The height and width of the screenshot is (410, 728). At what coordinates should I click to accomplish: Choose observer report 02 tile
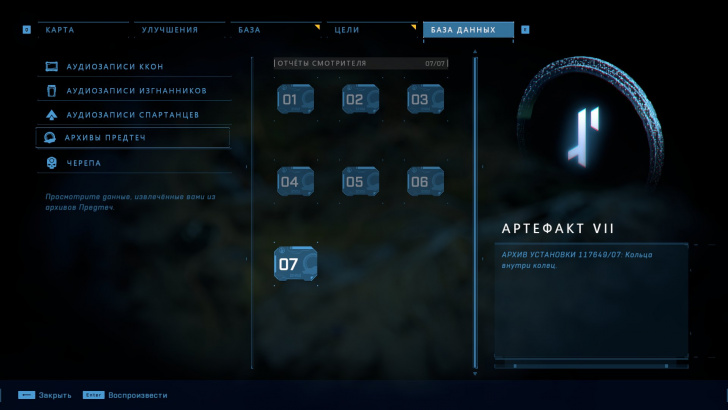tap(360, 100)
